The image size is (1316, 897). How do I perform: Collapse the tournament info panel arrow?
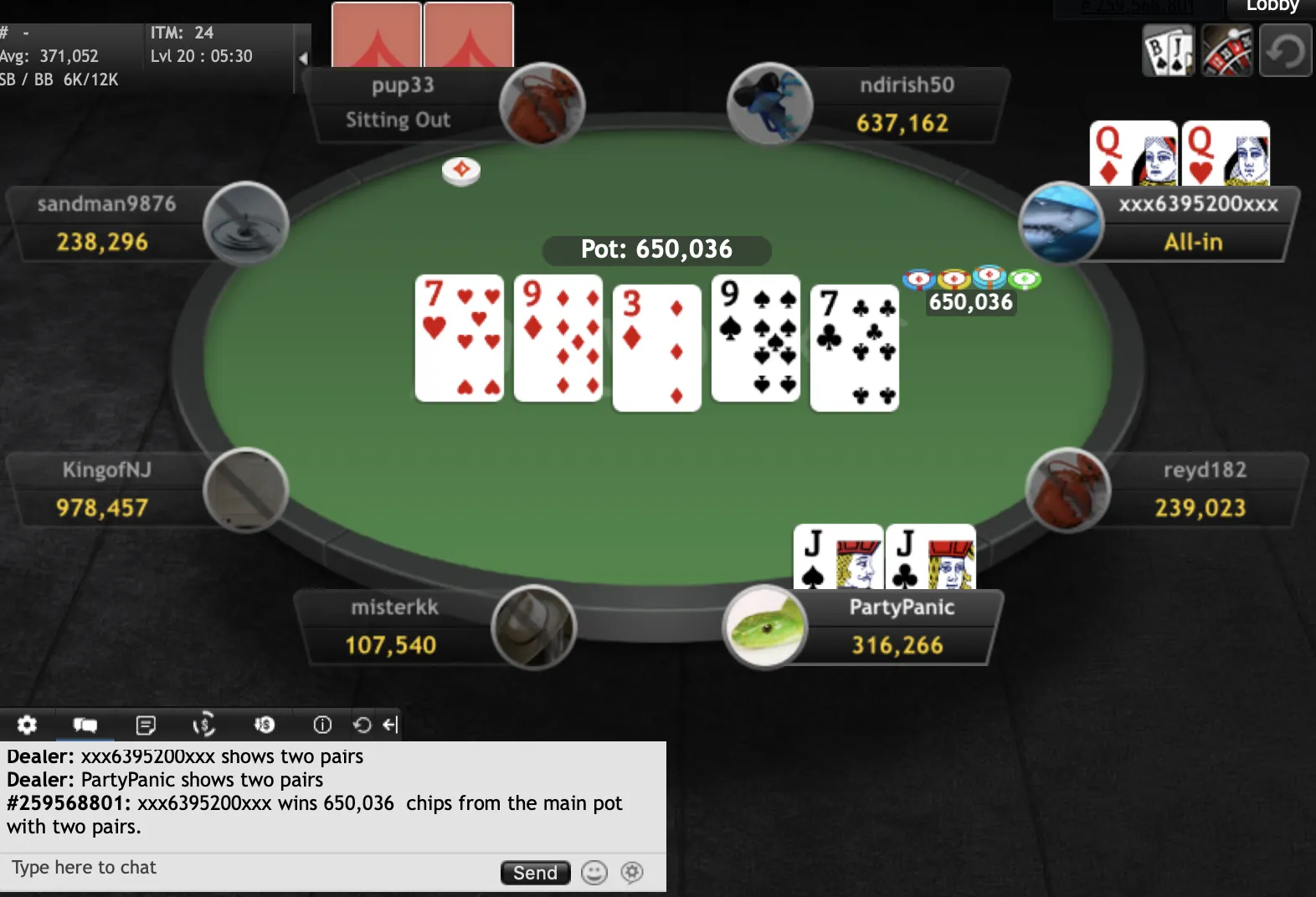click(x=303, y=58)
